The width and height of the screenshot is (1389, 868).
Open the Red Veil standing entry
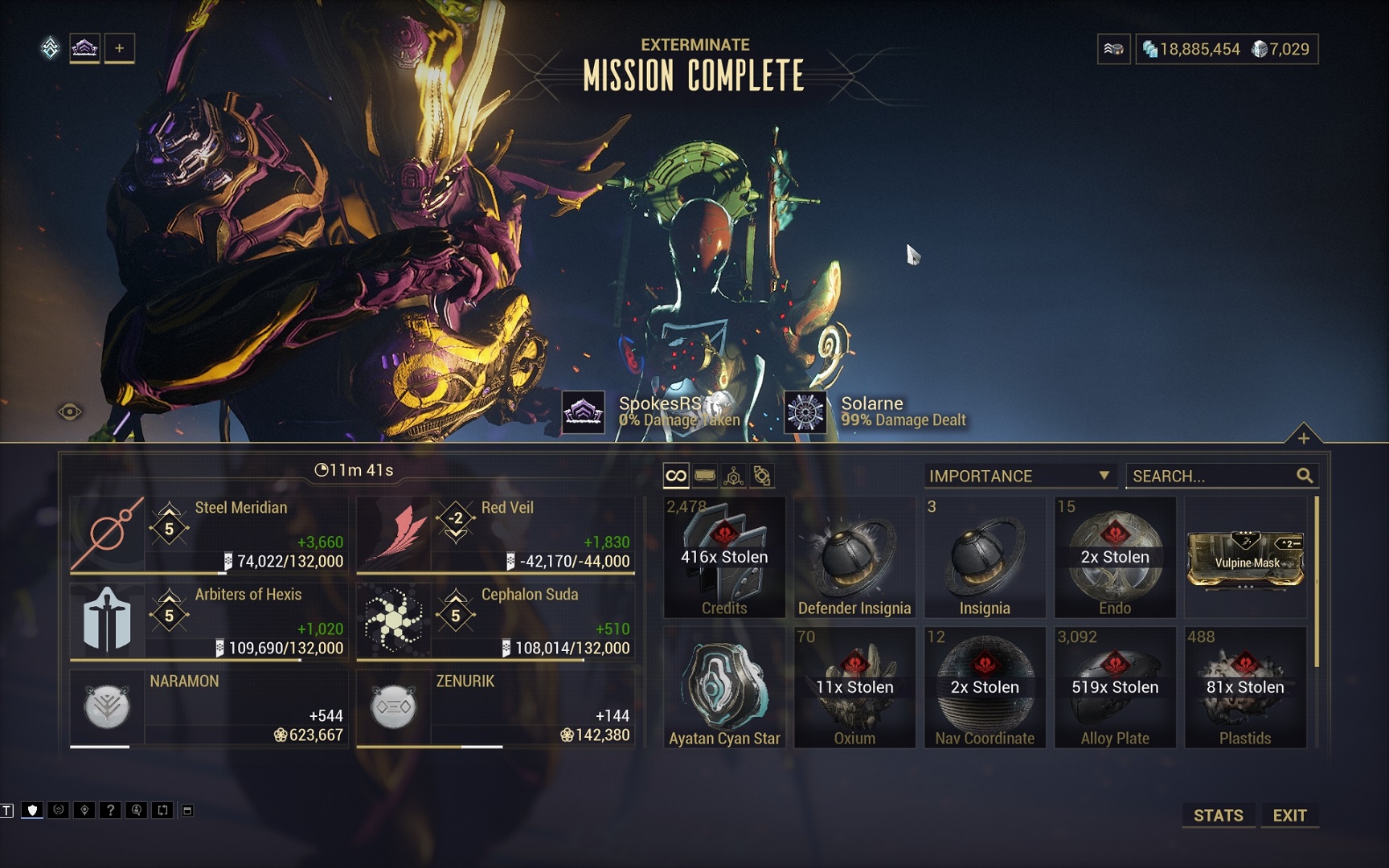click(495, 534)
